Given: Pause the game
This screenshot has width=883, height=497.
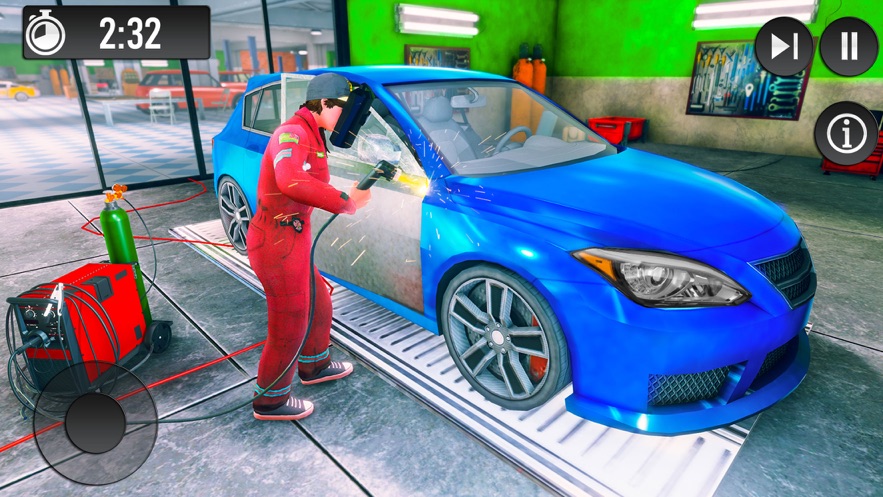Looking at the screenshot, I should pyautogui.click(x=848, y=46).
